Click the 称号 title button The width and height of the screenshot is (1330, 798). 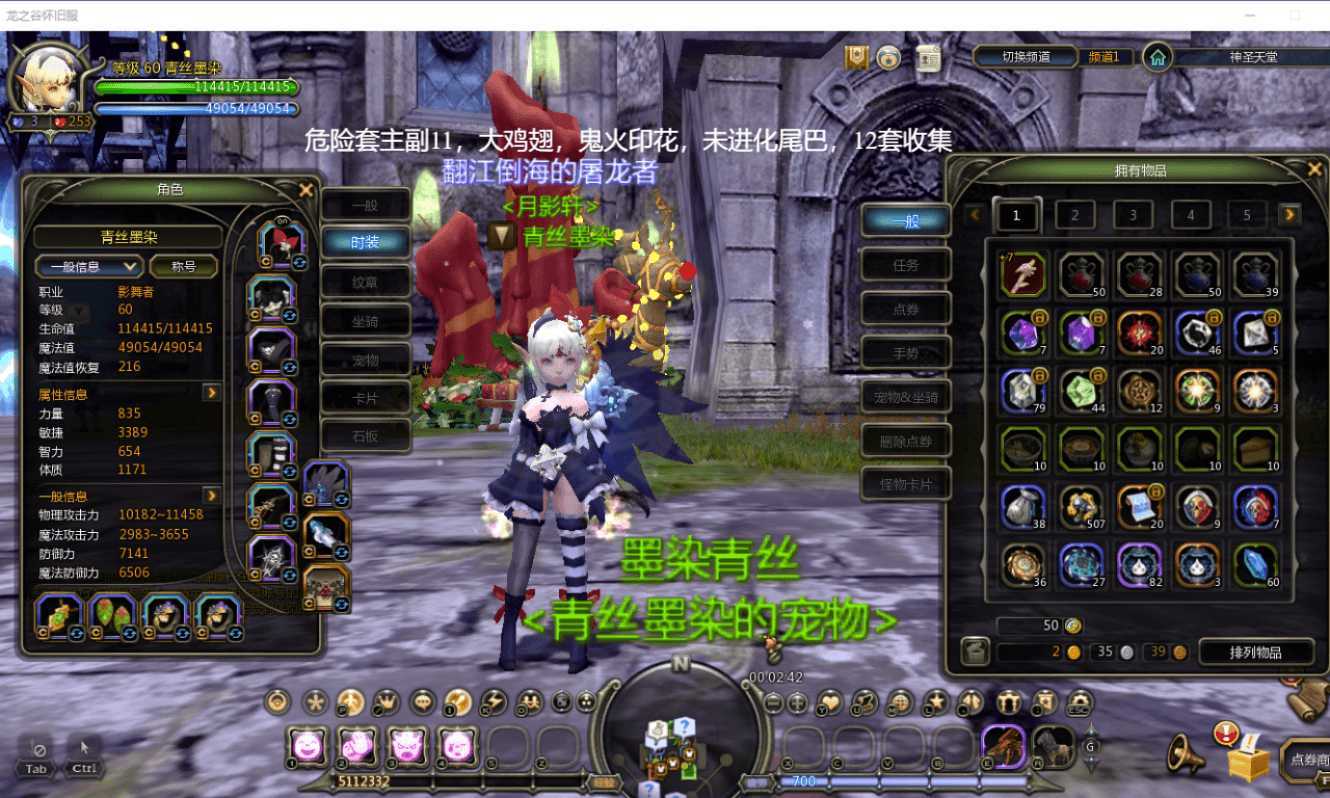[185, 265]
